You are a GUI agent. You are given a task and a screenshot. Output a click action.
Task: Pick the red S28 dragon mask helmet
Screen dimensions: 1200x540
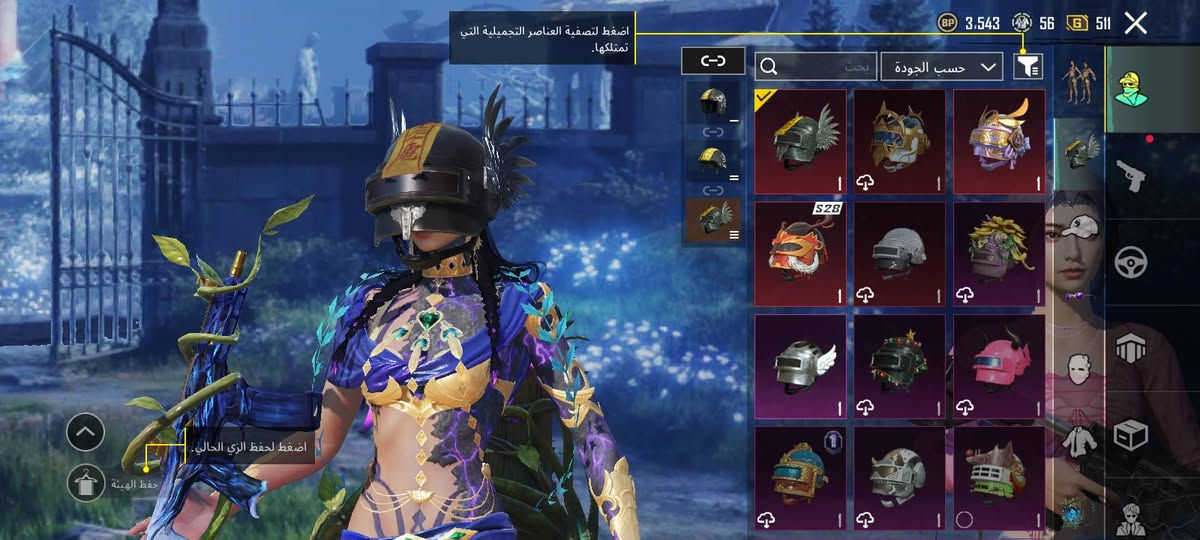point(800,254)
